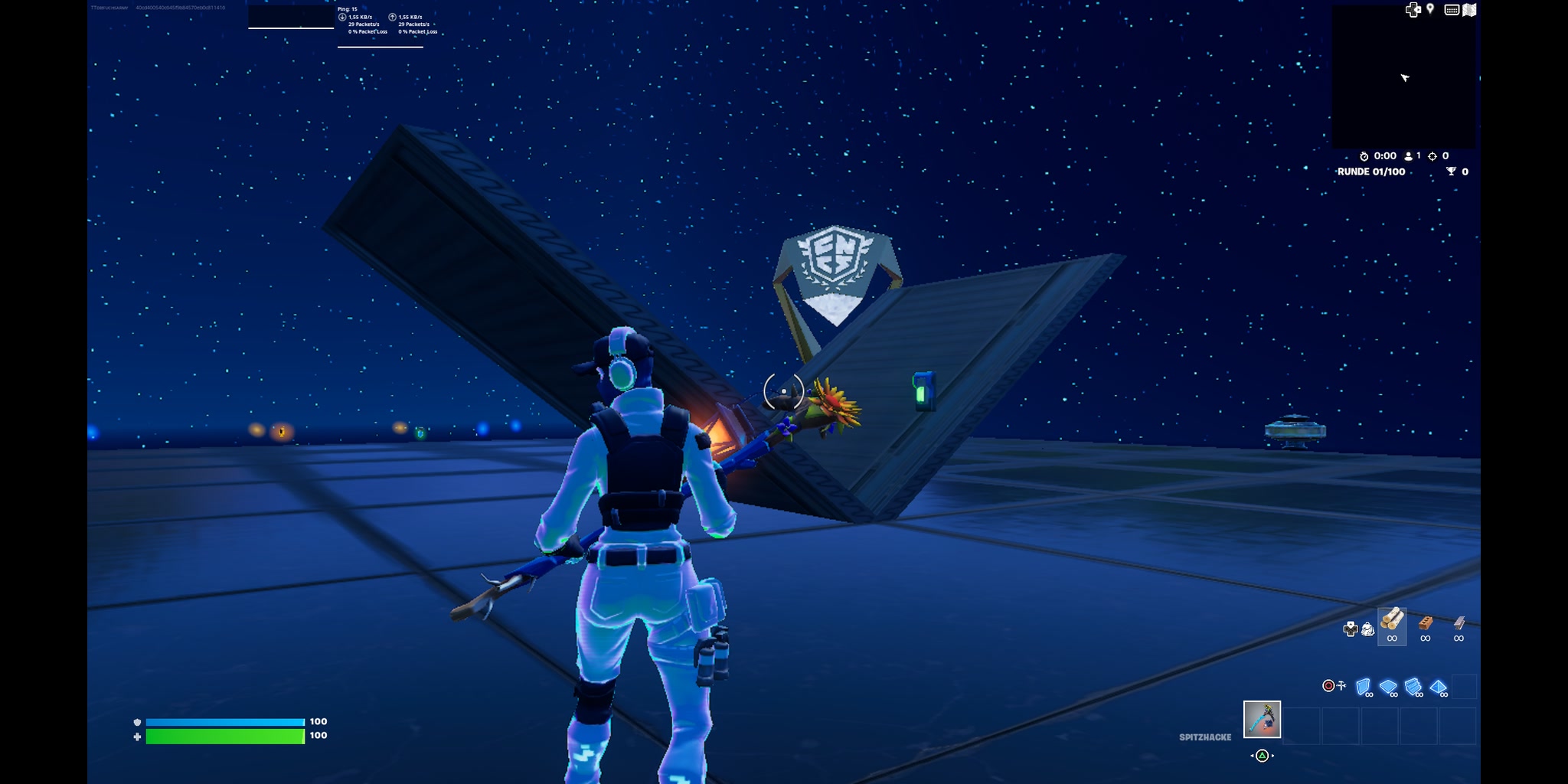
Task: Toggle the on-screen keyboard icon top right
Action: click(1452, 10)
